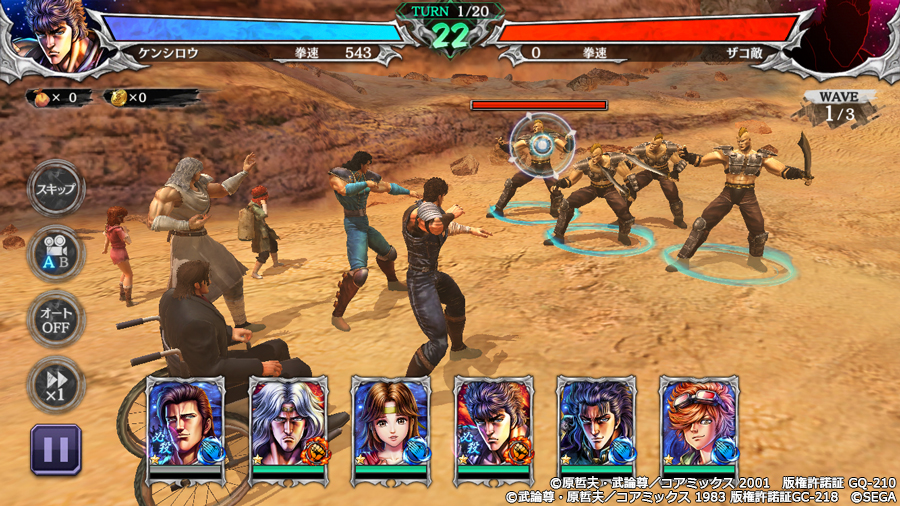Image resolution: width=900 pixels, height=506 pixels.
Task: Switch the camera A/B view
Action: point(56,254)
